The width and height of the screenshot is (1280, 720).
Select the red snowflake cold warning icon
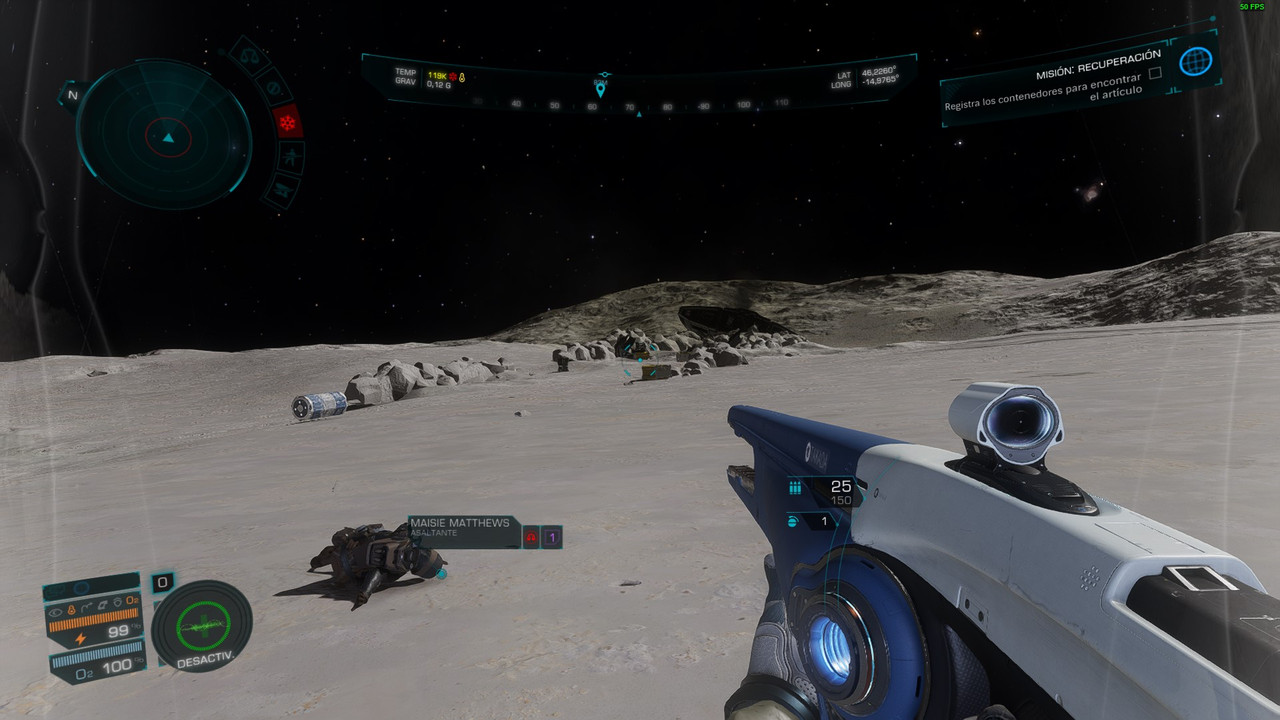[288, 122]
